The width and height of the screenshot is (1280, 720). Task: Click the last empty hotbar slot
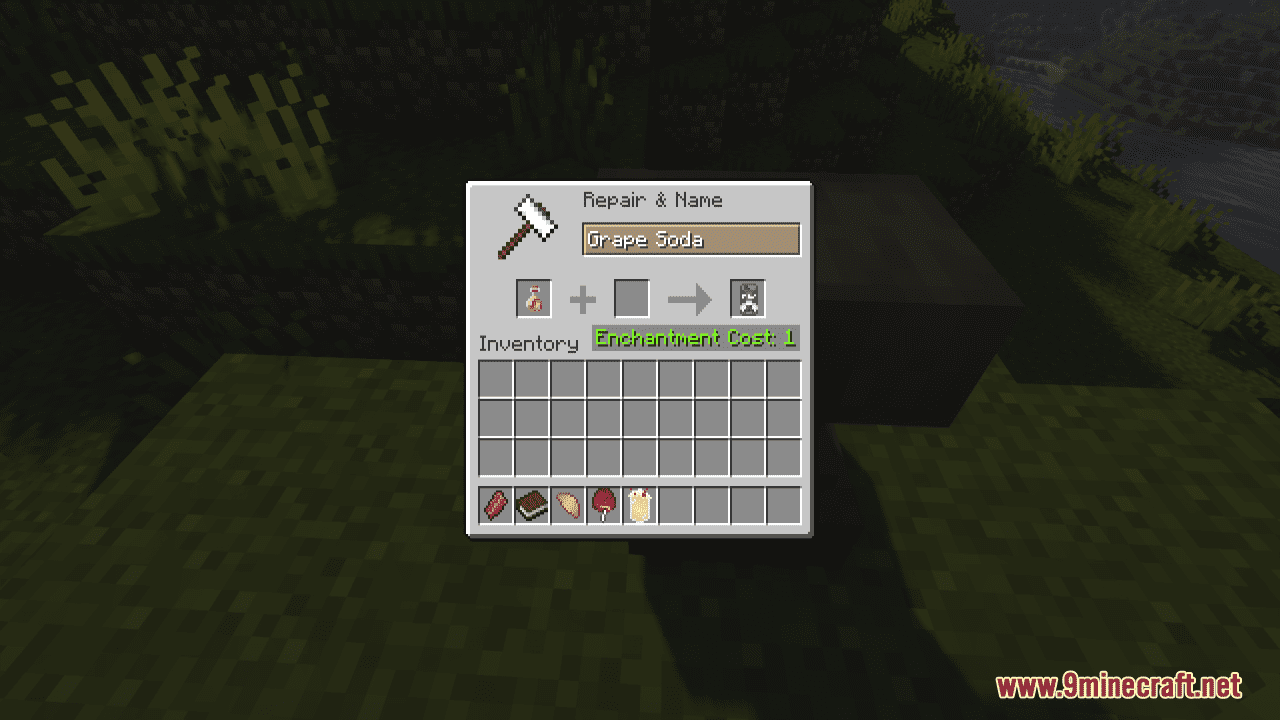pyautogui.click(x=786, y=505)
